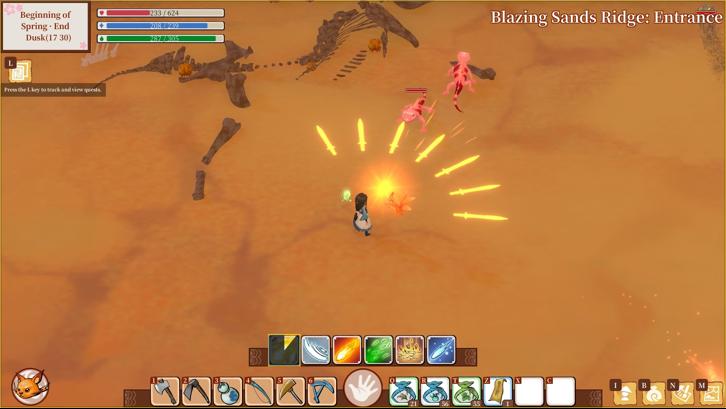
Task: Pick the hammer tool slot
Action: 290,391
